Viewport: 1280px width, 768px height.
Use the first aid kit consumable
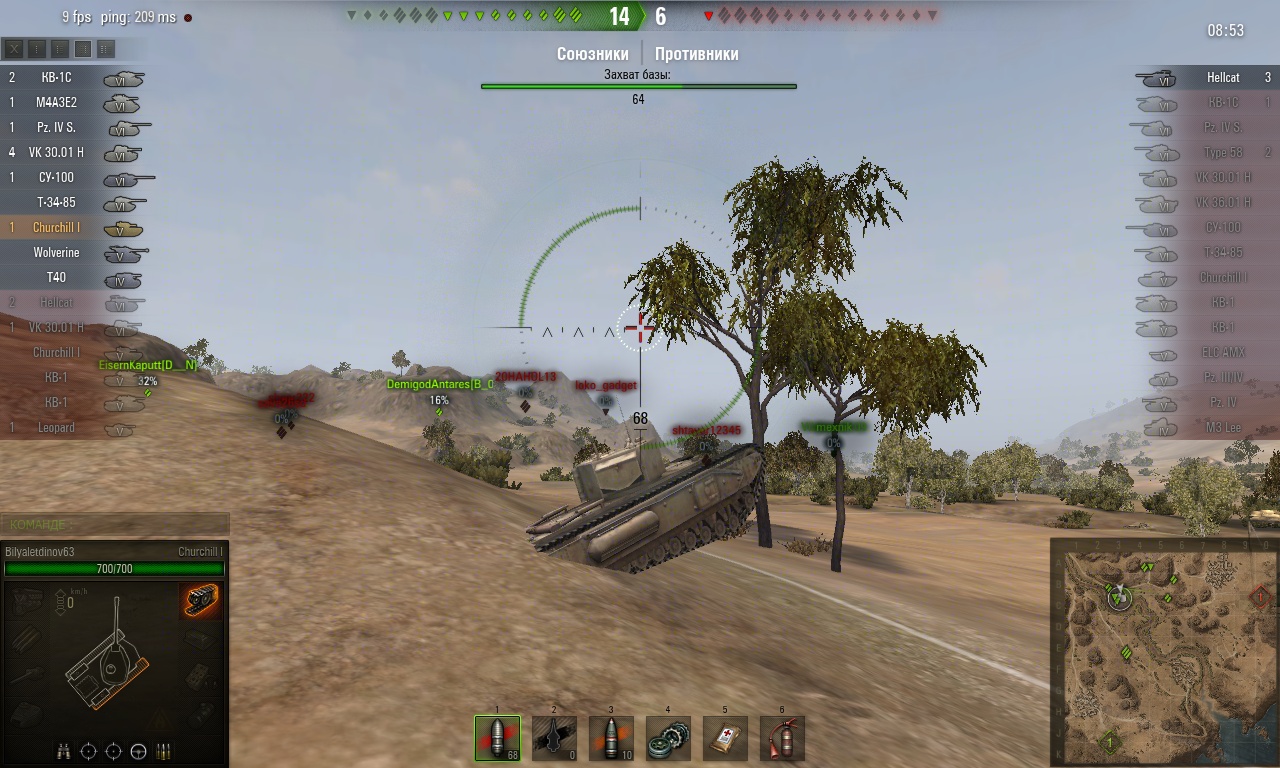725,738
